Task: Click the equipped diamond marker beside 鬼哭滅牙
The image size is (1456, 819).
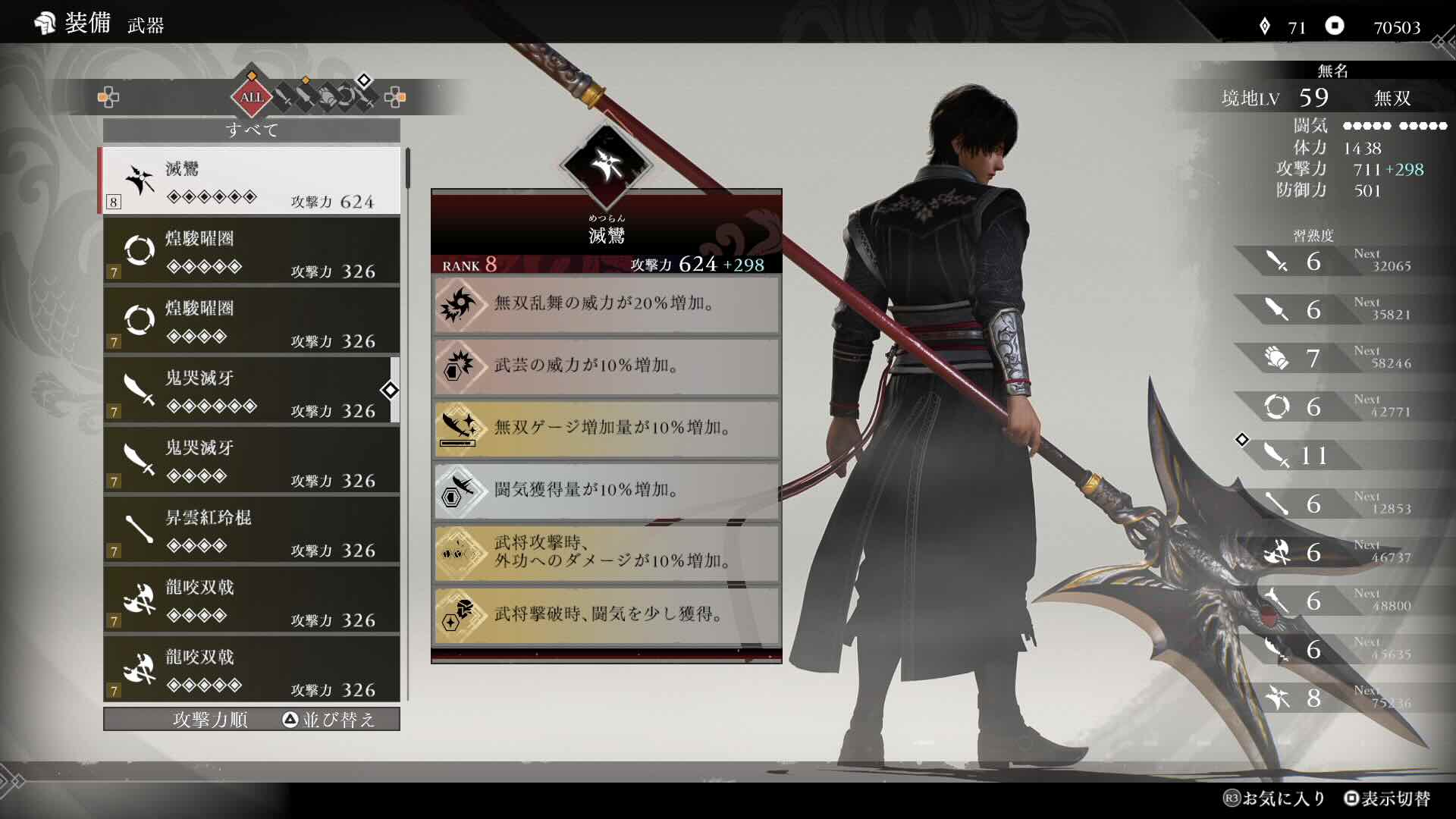Action: [x=390, y=391]
